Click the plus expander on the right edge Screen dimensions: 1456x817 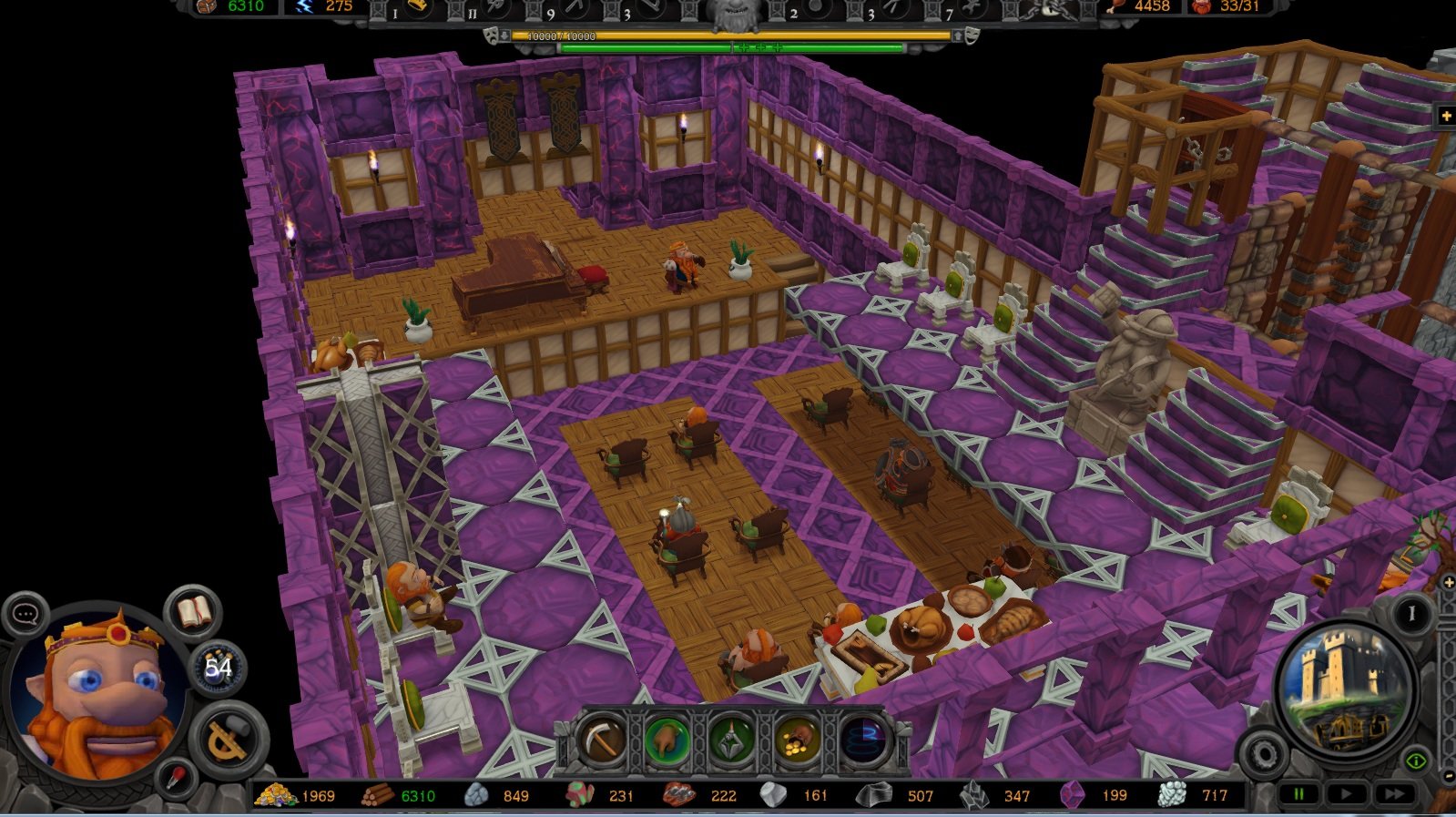click(x=1448, y=582)
